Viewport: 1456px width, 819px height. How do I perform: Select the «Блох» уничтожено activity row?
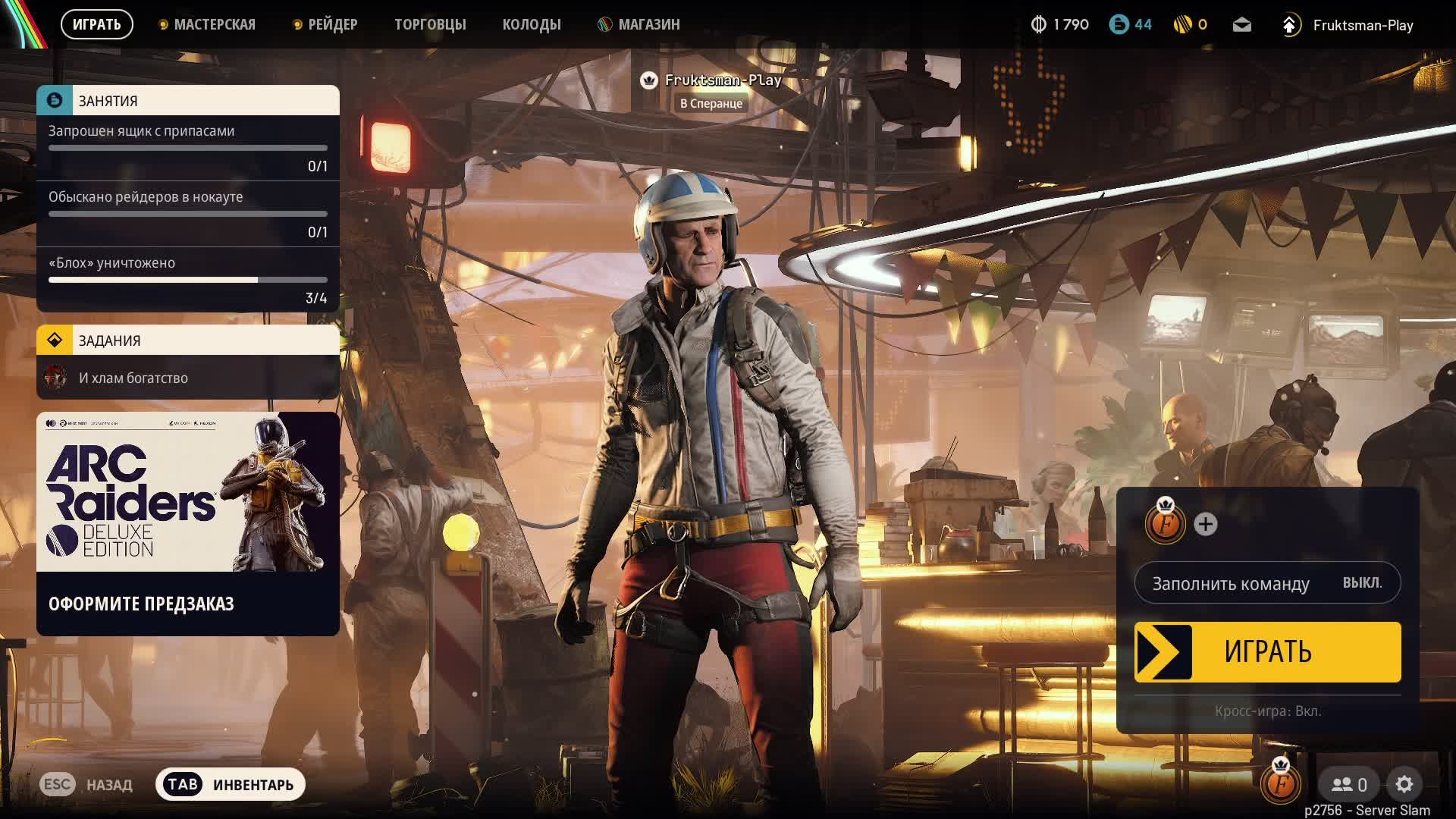point(188,278)
